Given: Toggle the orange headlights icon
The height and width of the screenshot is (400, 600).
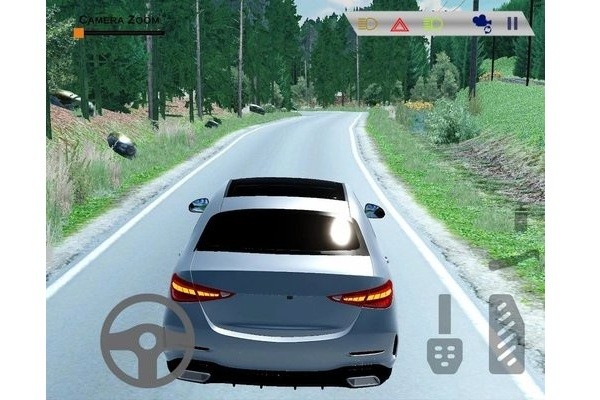Looking at the screenshot, I should (367, 23).
